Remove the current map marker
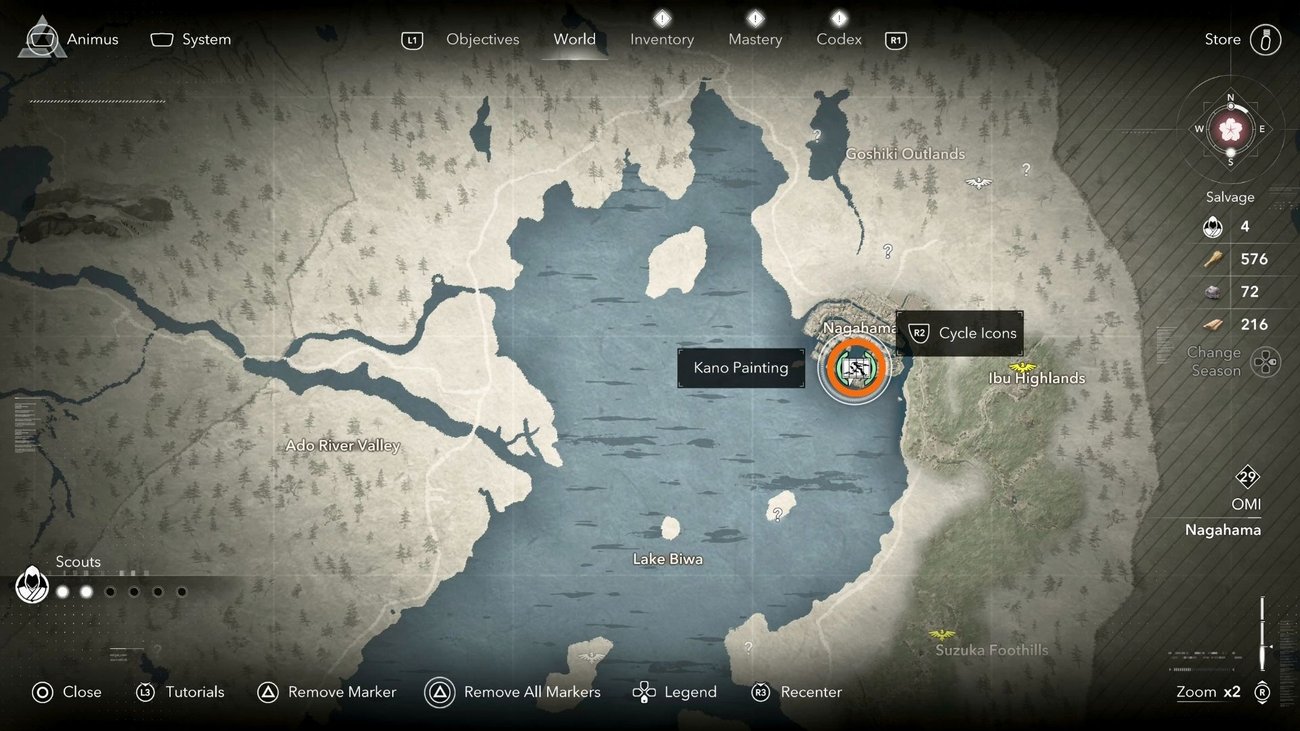1300x731 pixels. click(327, 692)
